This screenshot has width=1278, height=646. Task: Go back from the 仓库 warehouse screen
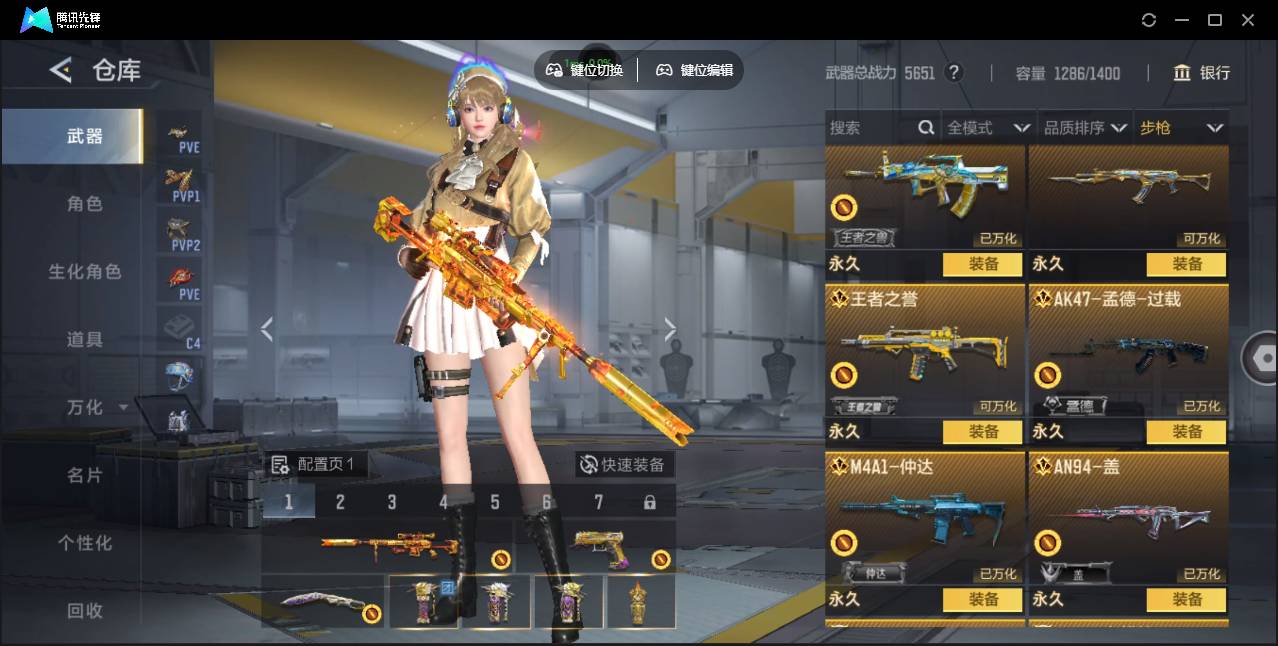61,70
